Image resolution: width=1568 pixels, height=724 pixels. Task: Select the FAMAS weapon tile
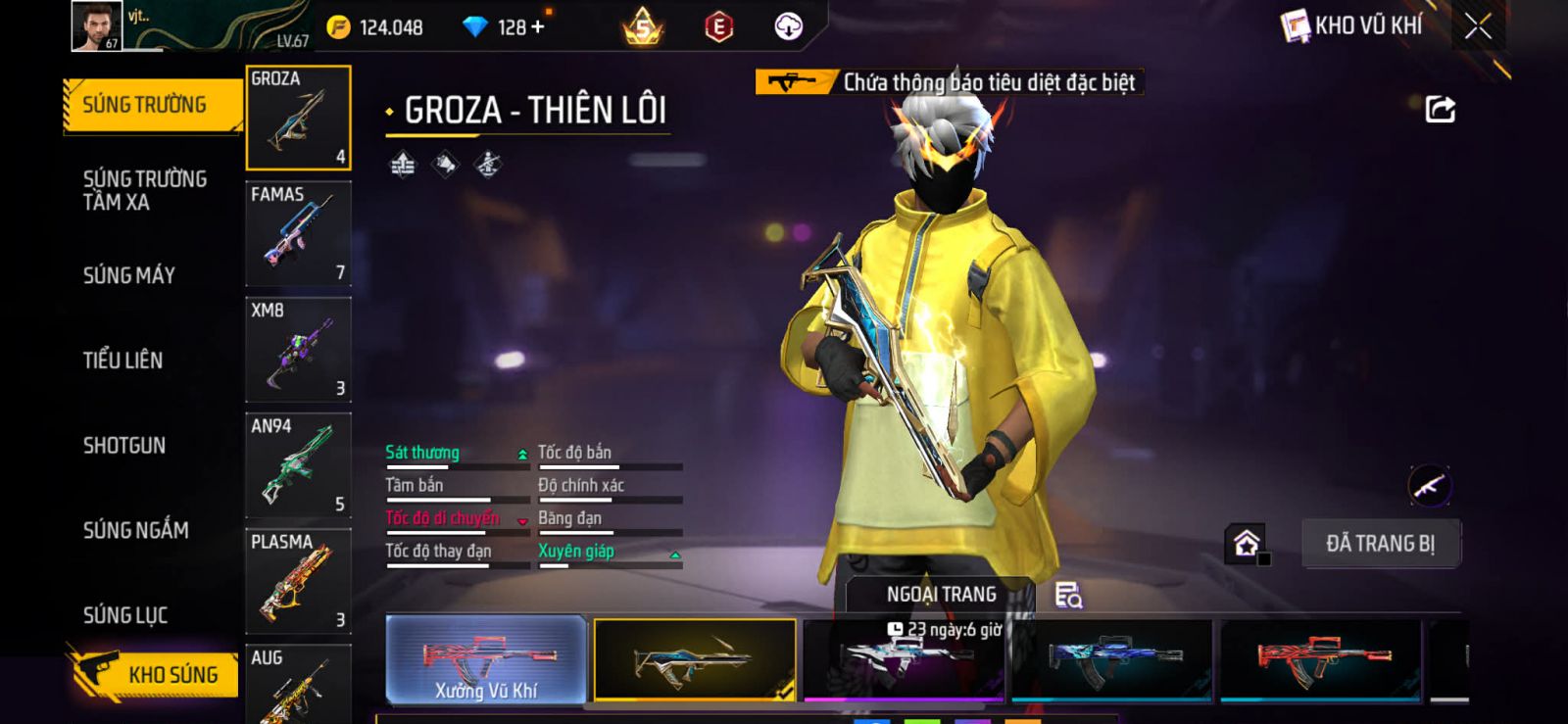[298, 233]
